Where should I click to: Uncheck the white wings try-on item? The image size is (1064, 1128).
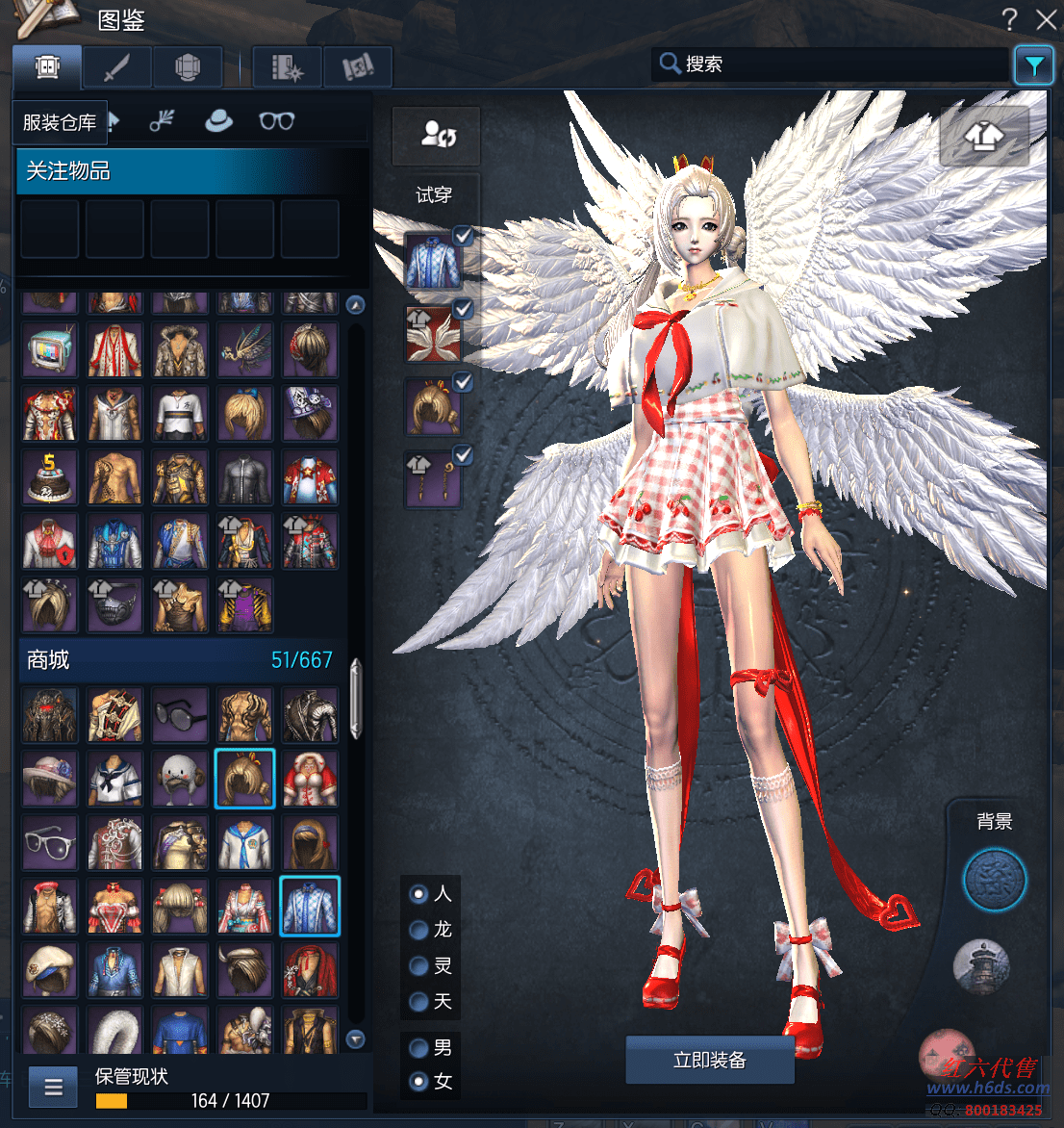(x=463, y=310)
